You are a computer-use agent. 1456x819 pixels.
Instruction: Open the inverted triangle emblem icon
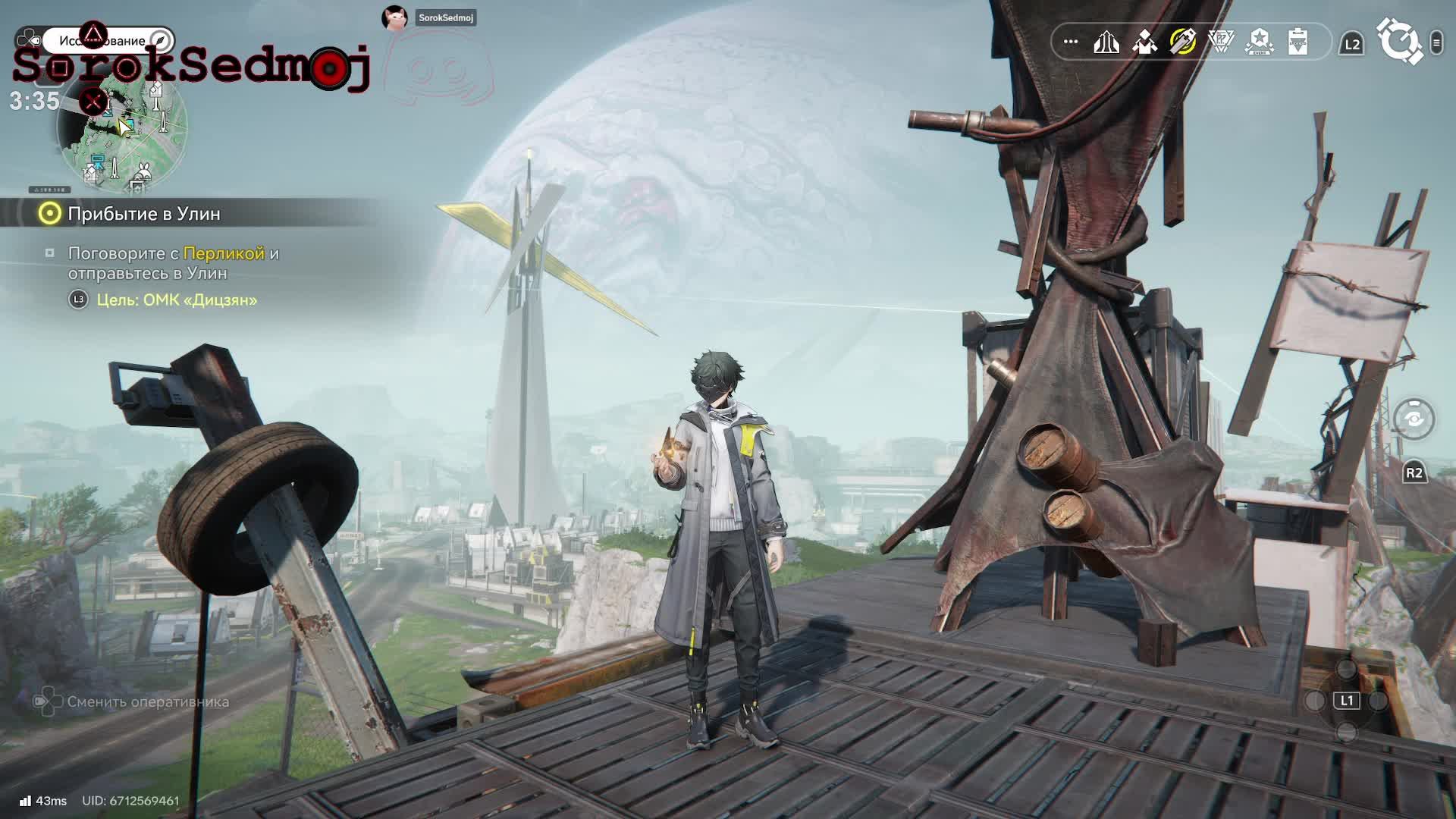(1221, 42)
